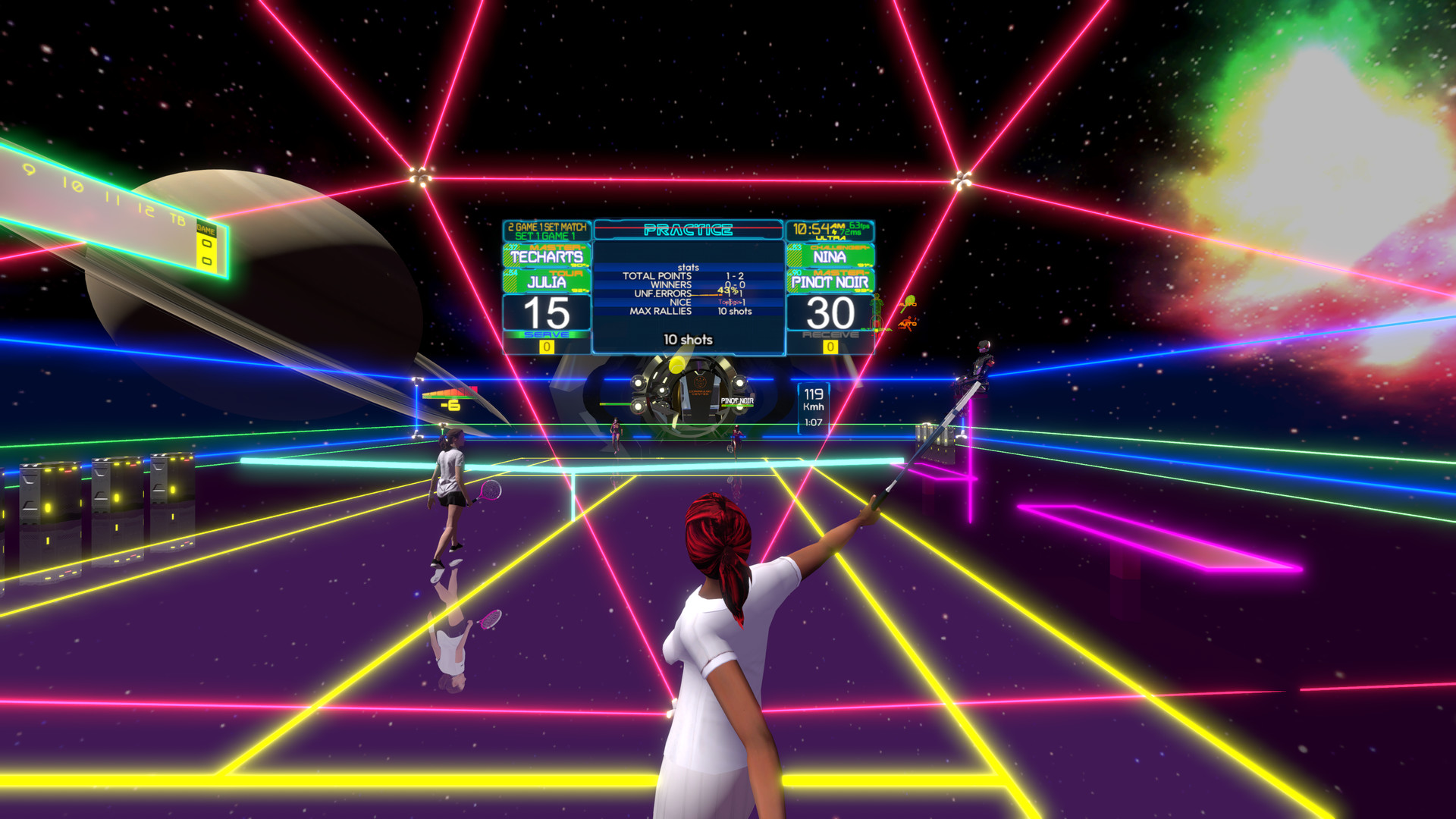Click the red target reticle under the stamina figure
Screen dimensions: 1456x819
coord(877,322)
